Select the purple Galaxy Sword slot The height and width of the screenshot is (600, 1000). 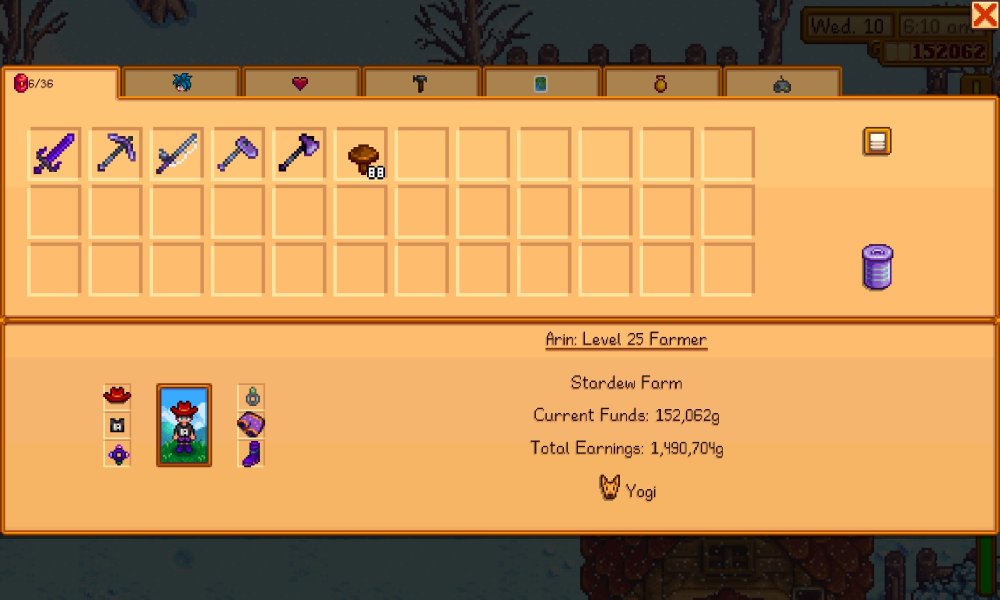[x=54, y=154]
